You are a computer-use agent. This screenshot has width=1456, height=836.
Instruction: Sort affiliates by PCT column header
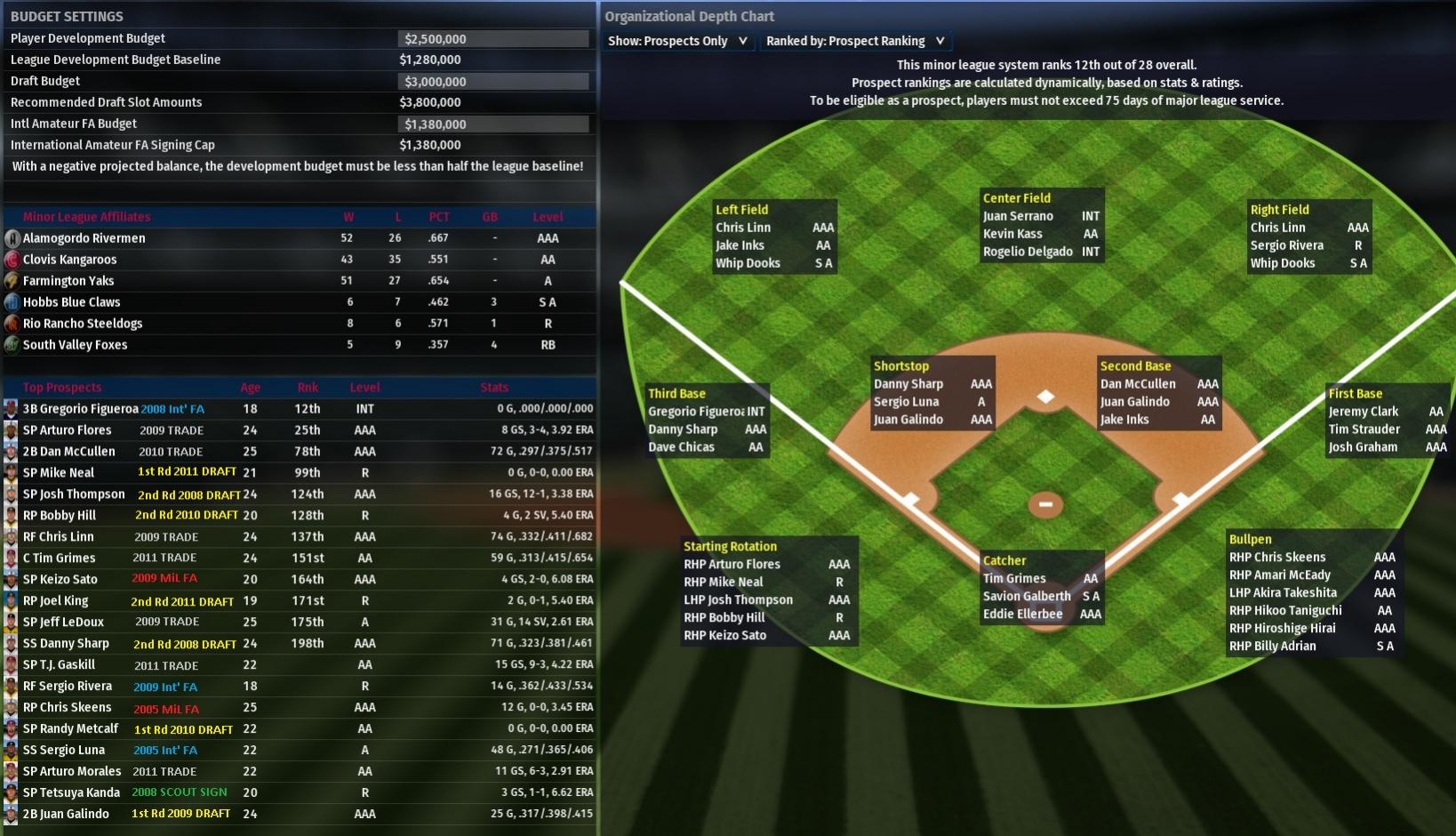click(438, 217)
